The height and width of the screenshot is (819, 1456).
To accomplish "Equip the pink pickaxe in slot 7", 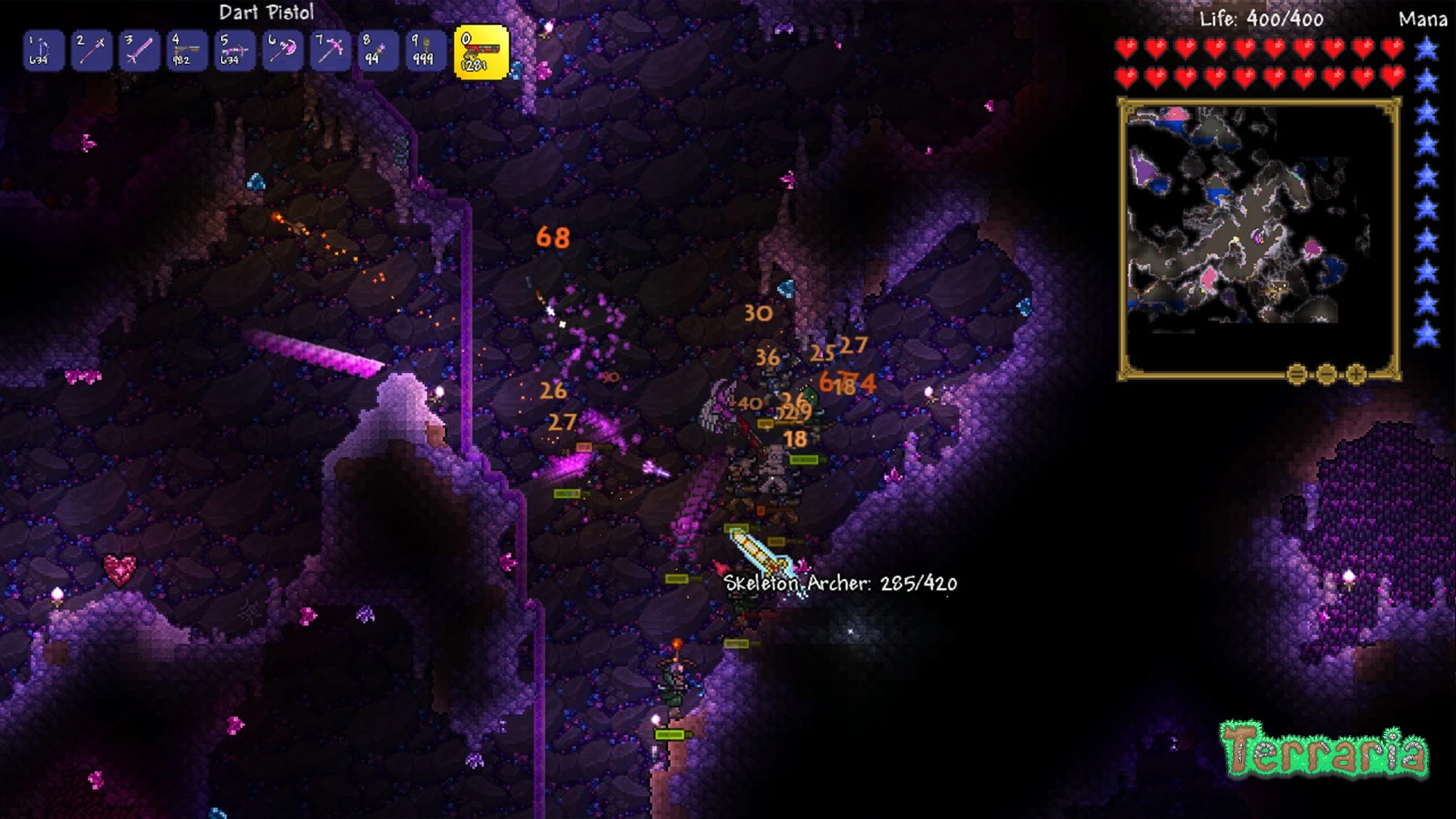I will click(330, 51).
